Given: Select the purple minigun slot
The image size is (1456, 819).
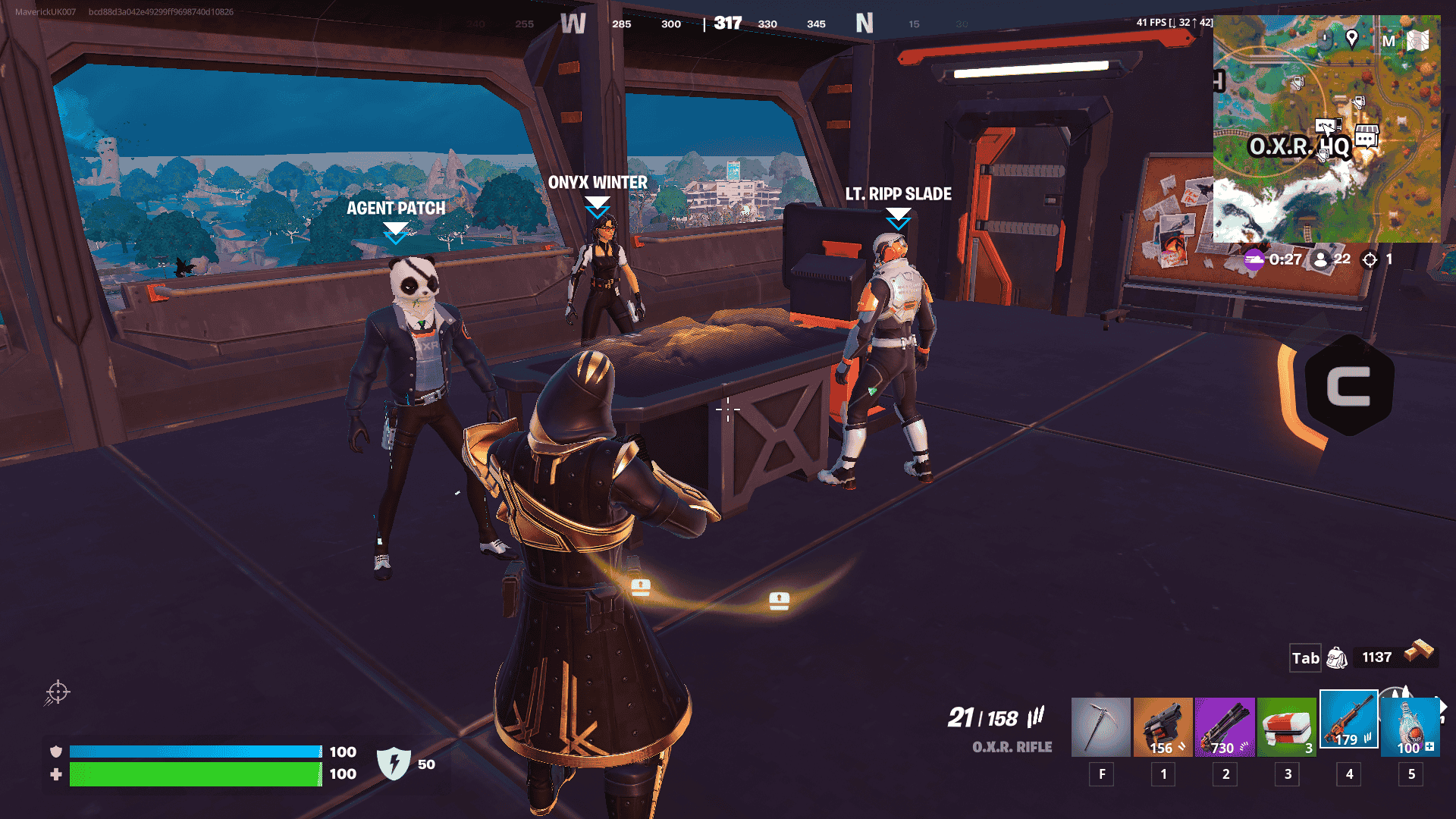Looking at the screenshot, I should click(1225, 726).
